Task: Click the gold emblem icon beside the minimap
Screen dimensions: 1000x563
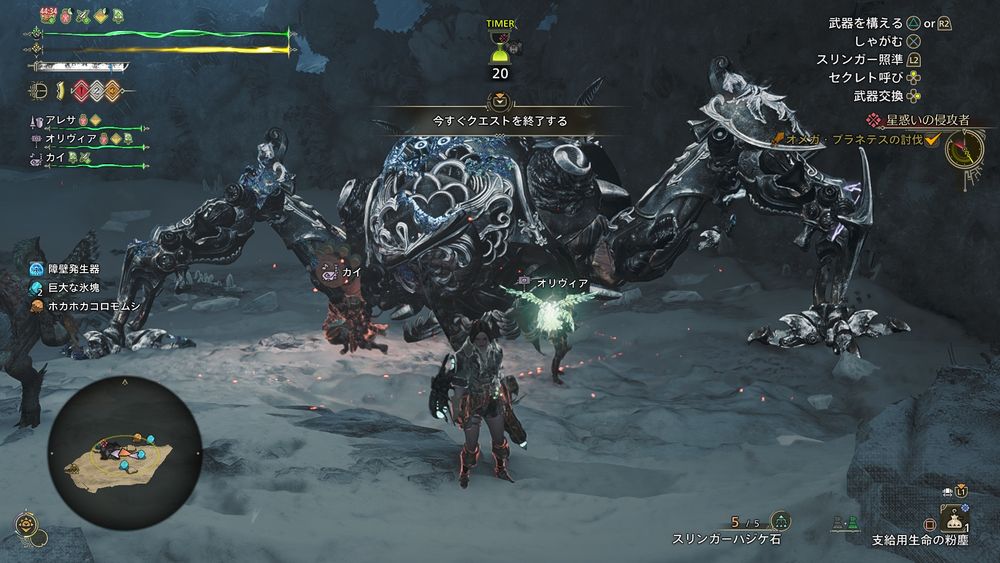Action: 22,523
